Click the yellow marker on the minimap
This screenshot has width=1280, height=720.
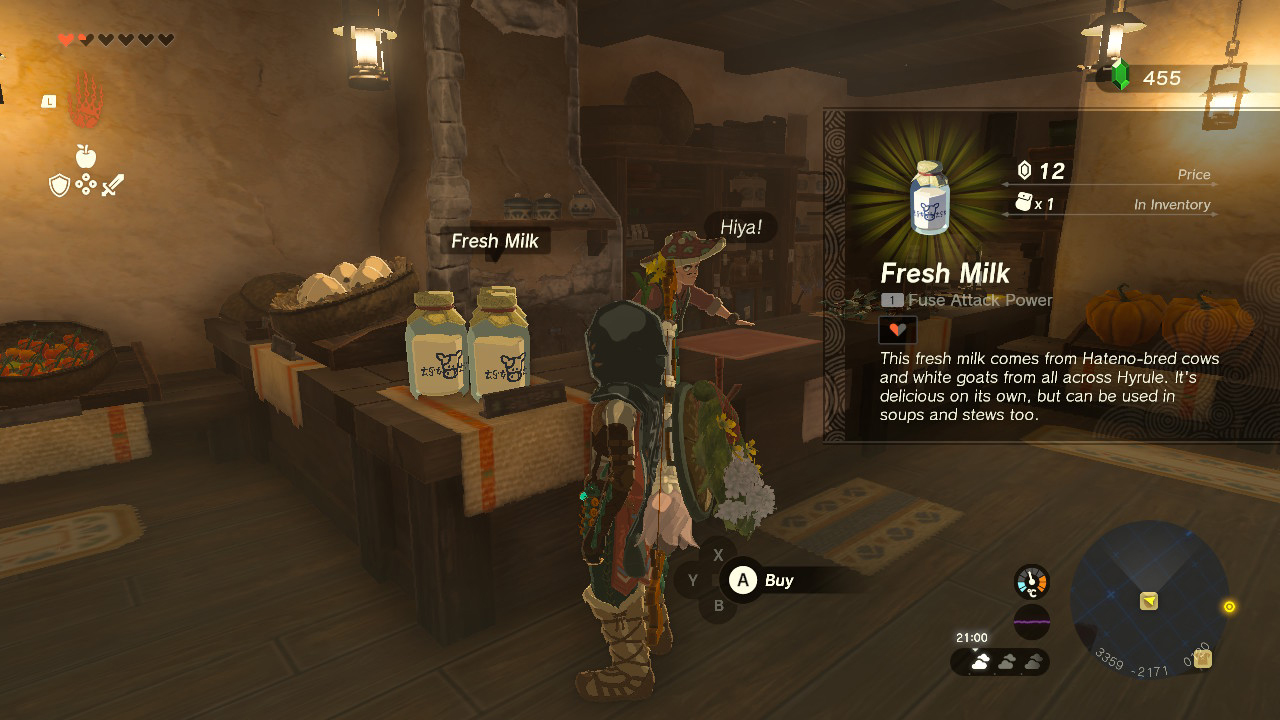click(1149, 601)
